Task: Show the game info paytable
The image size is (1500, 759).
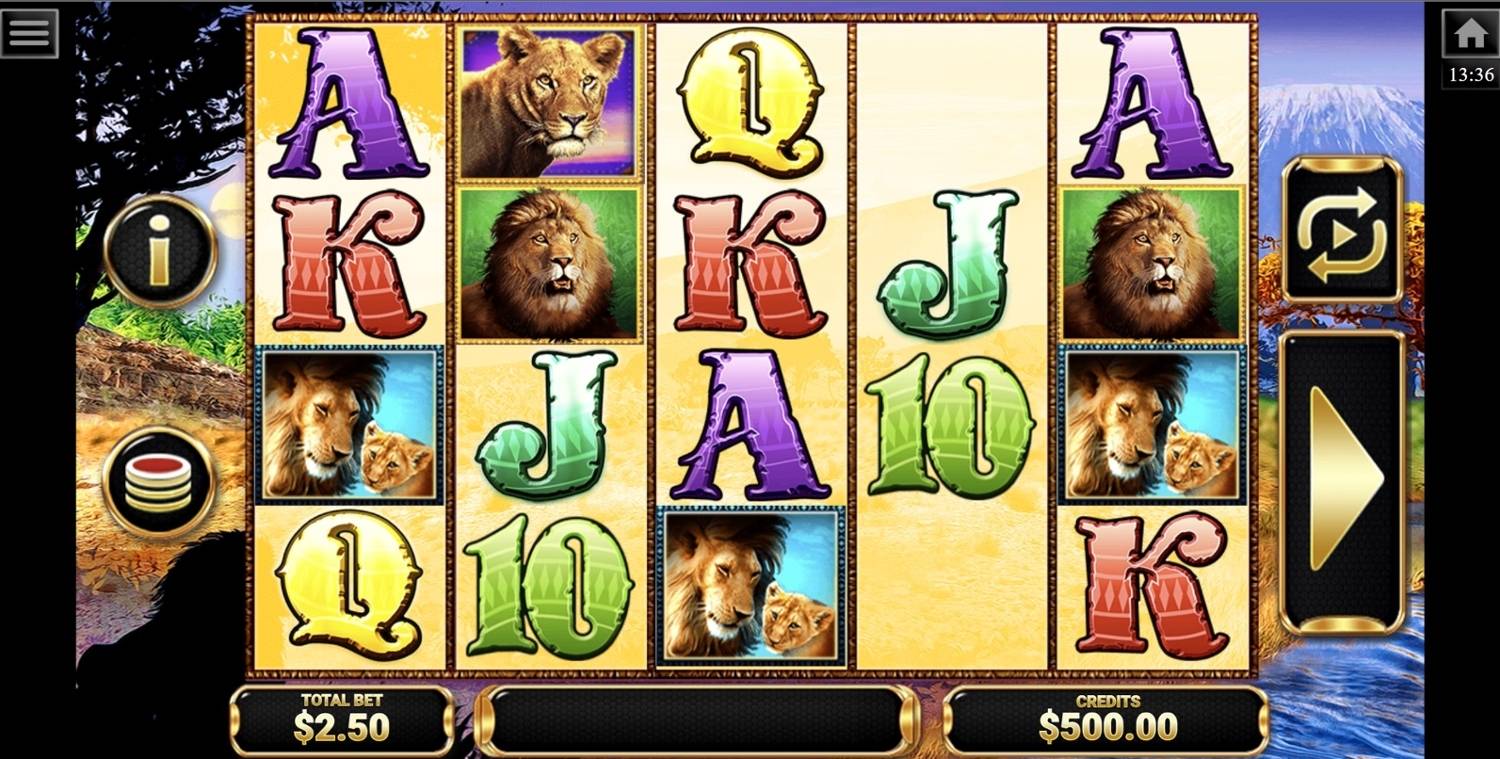Action: pos(160,250)
